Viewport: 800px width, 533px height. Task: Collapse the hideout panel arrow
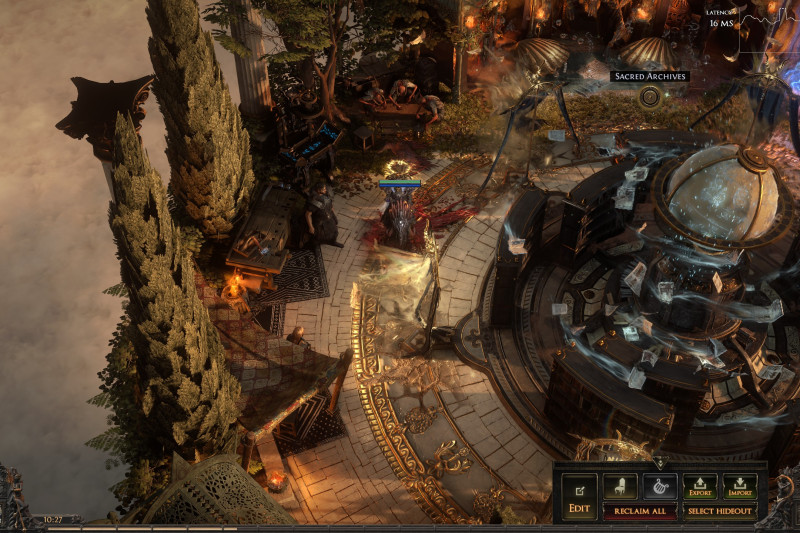(x=659, y=463)
